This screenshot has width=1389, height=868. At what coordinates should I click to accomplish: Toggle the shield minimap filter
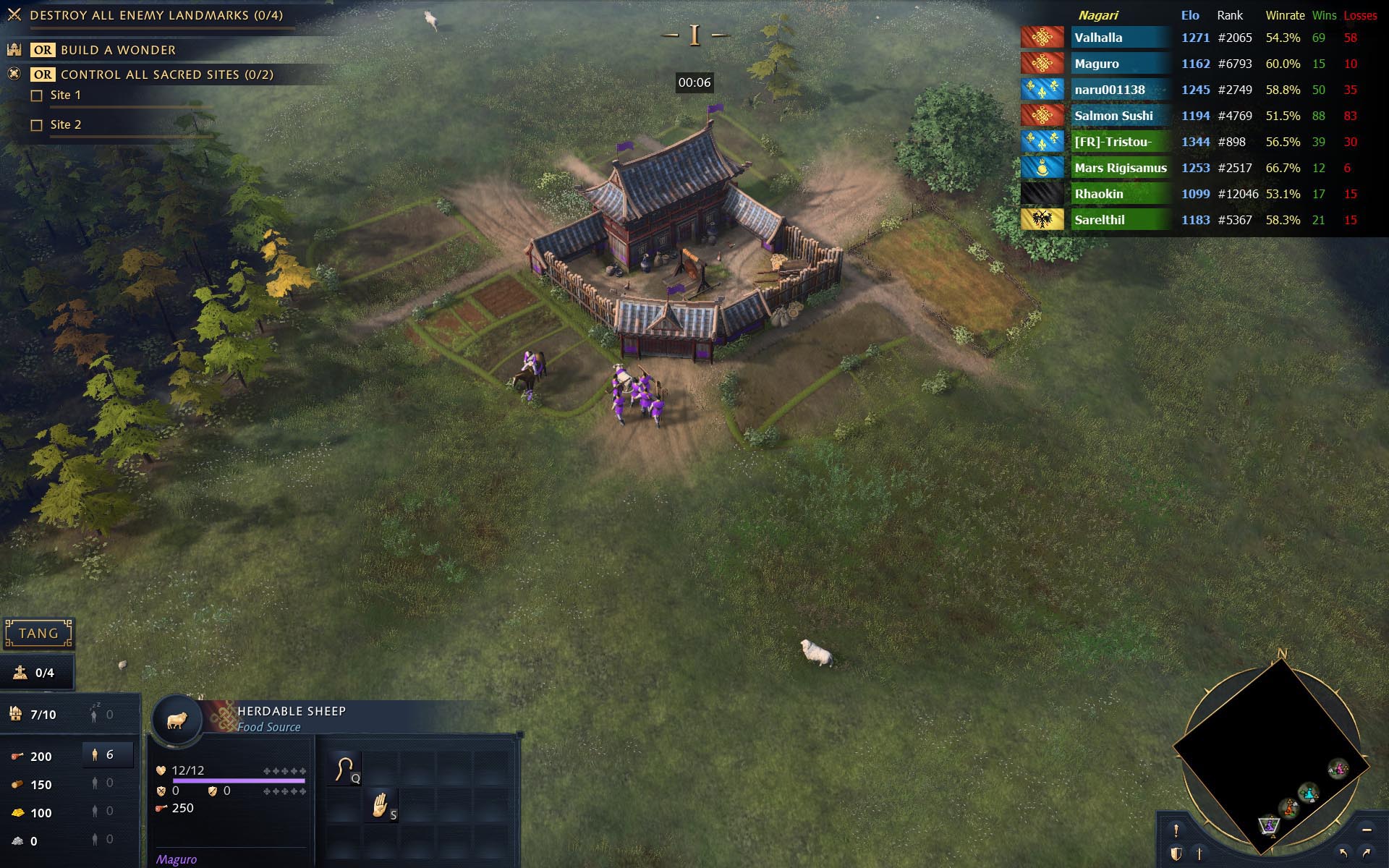coord(1176,854)
